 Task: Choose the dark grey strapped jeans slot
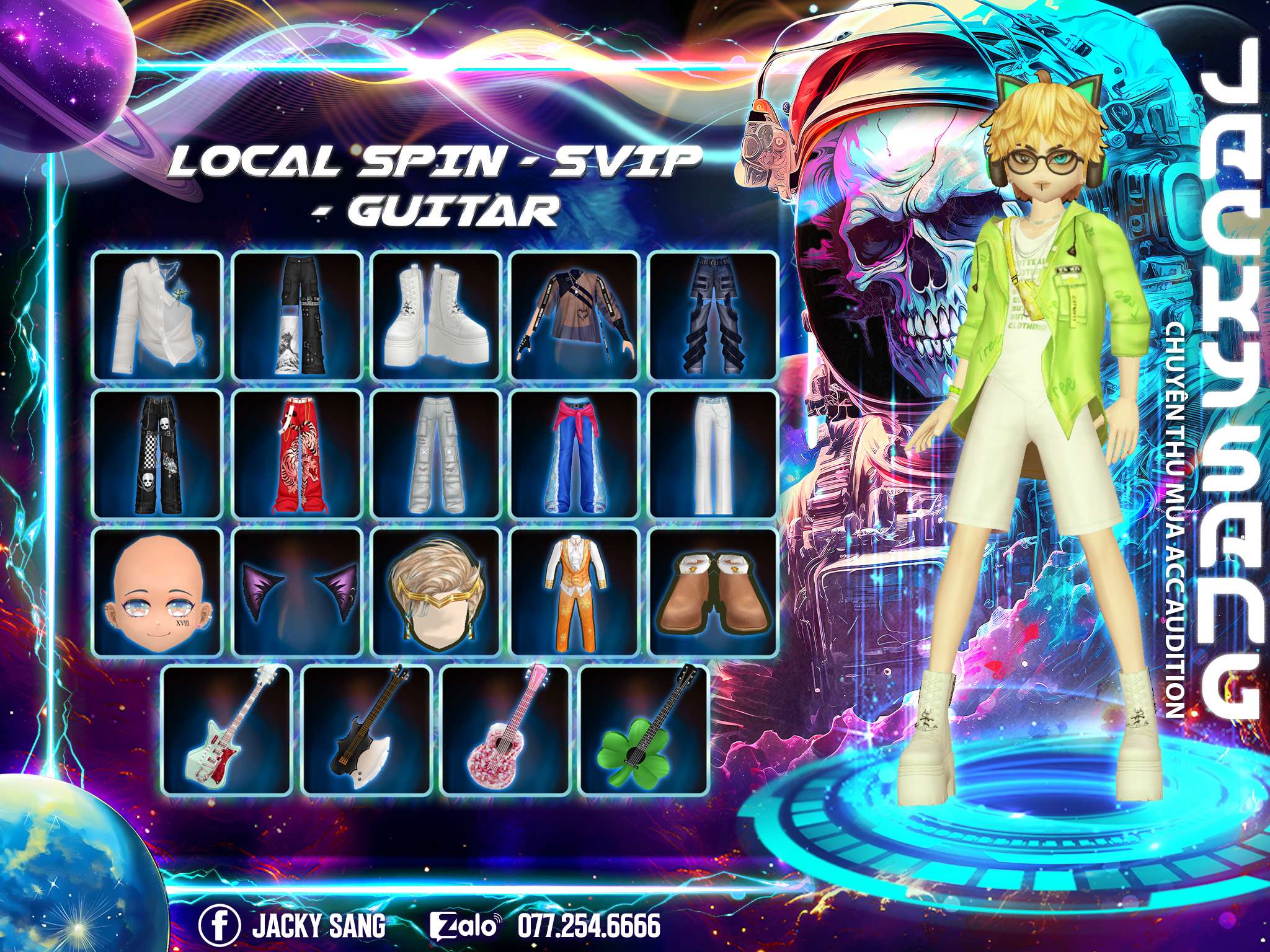713,315
